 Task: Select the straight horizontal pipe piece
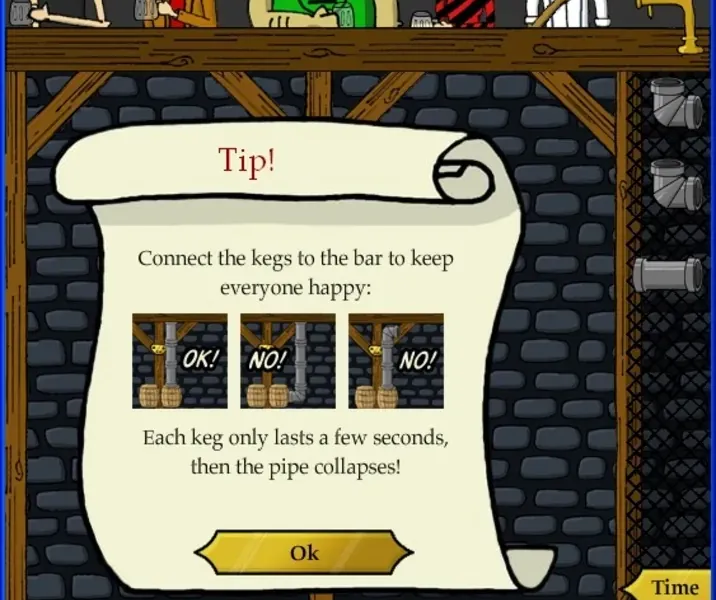pos(667,272)
